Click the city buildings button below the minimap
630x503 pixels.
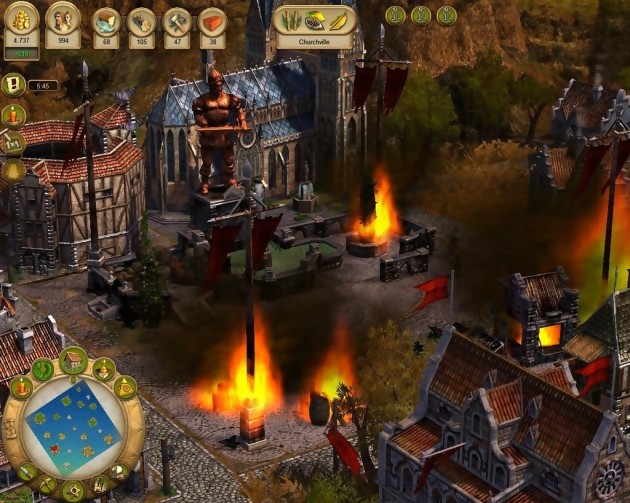[x=99, y=485]
